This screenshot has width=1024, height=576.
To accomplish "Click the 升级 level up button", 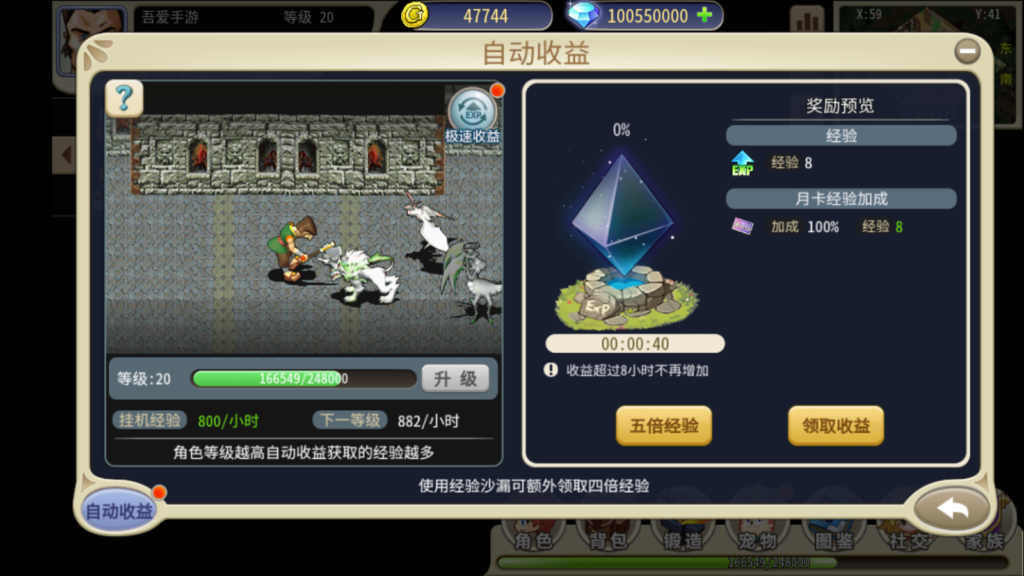I will pyautogui.click(x=455, y=379).
